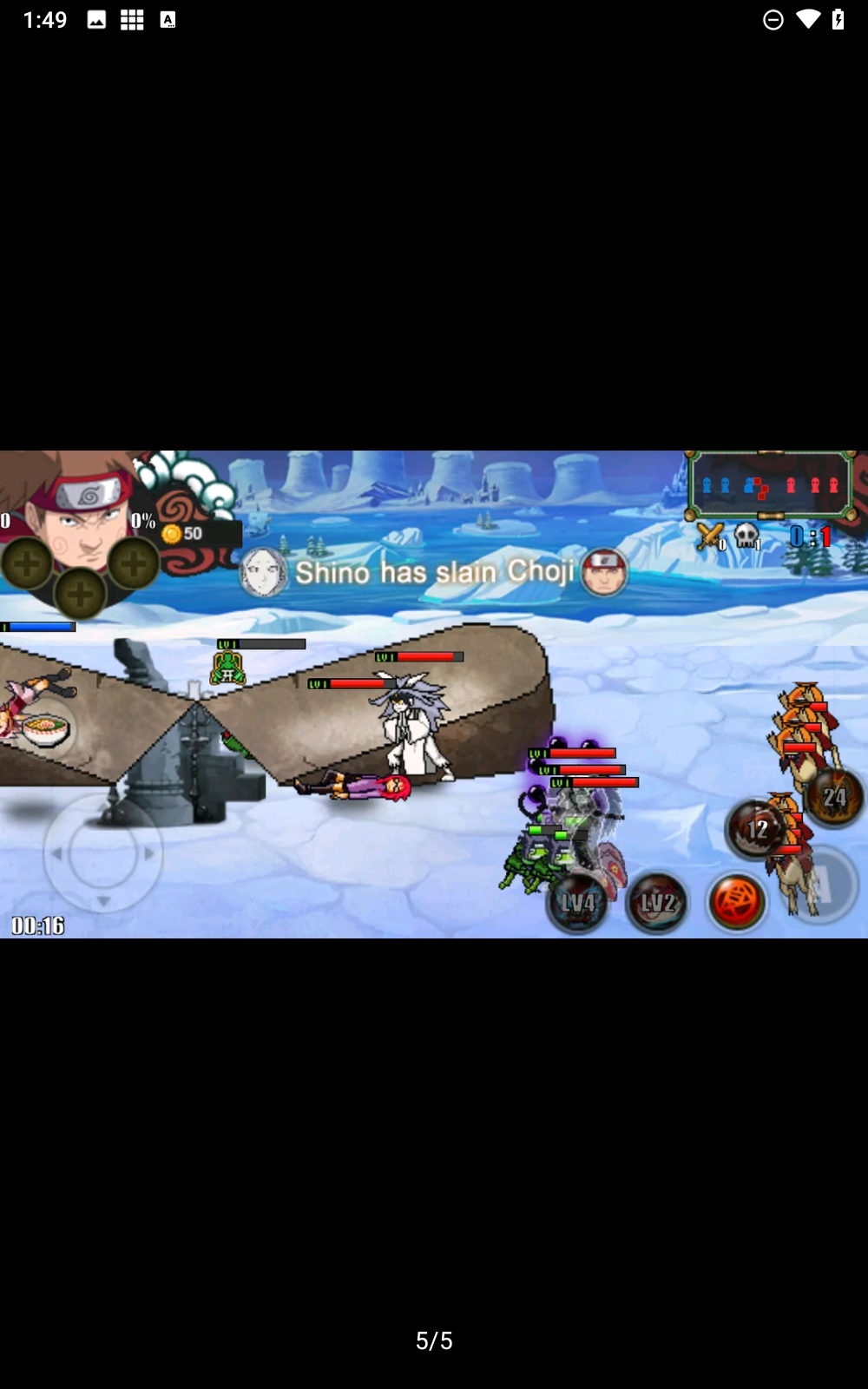Tap the skill showing cooldown 24

[x=833, y=797]
